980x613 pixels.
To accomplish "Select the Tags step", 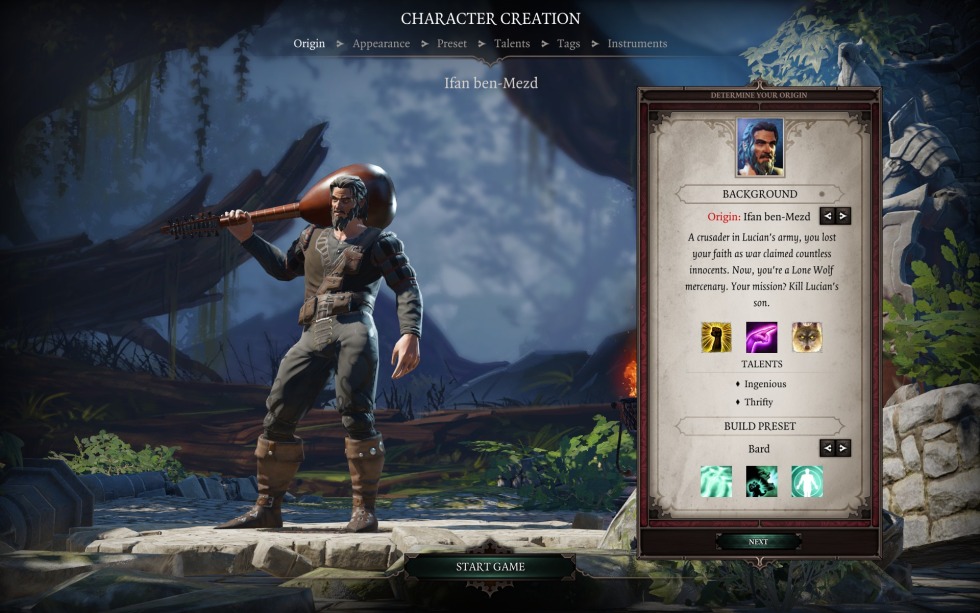I will [568, 44].
